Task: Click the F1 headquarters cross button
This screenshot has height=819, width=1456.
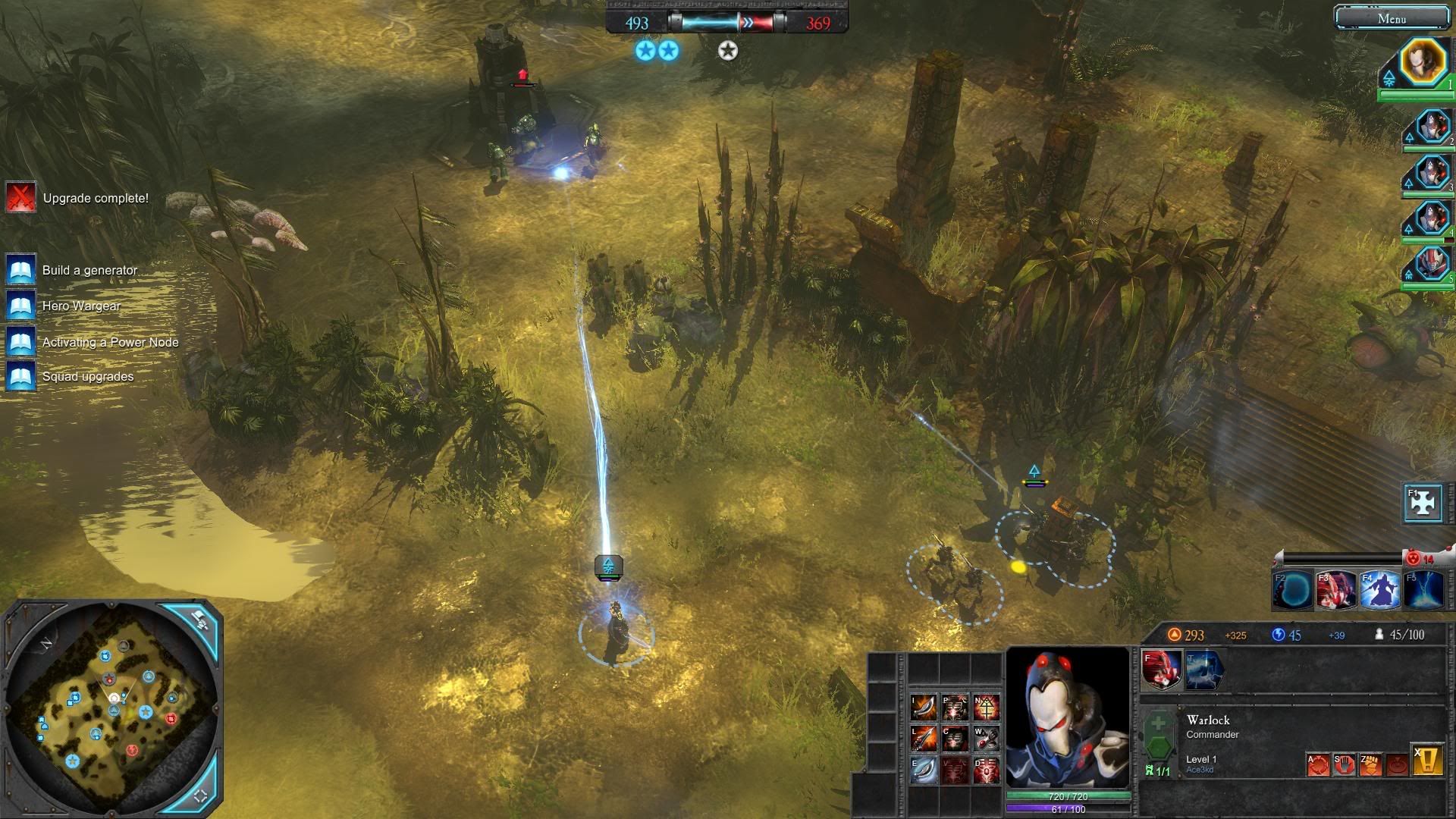Action: tap(1422, 503)
